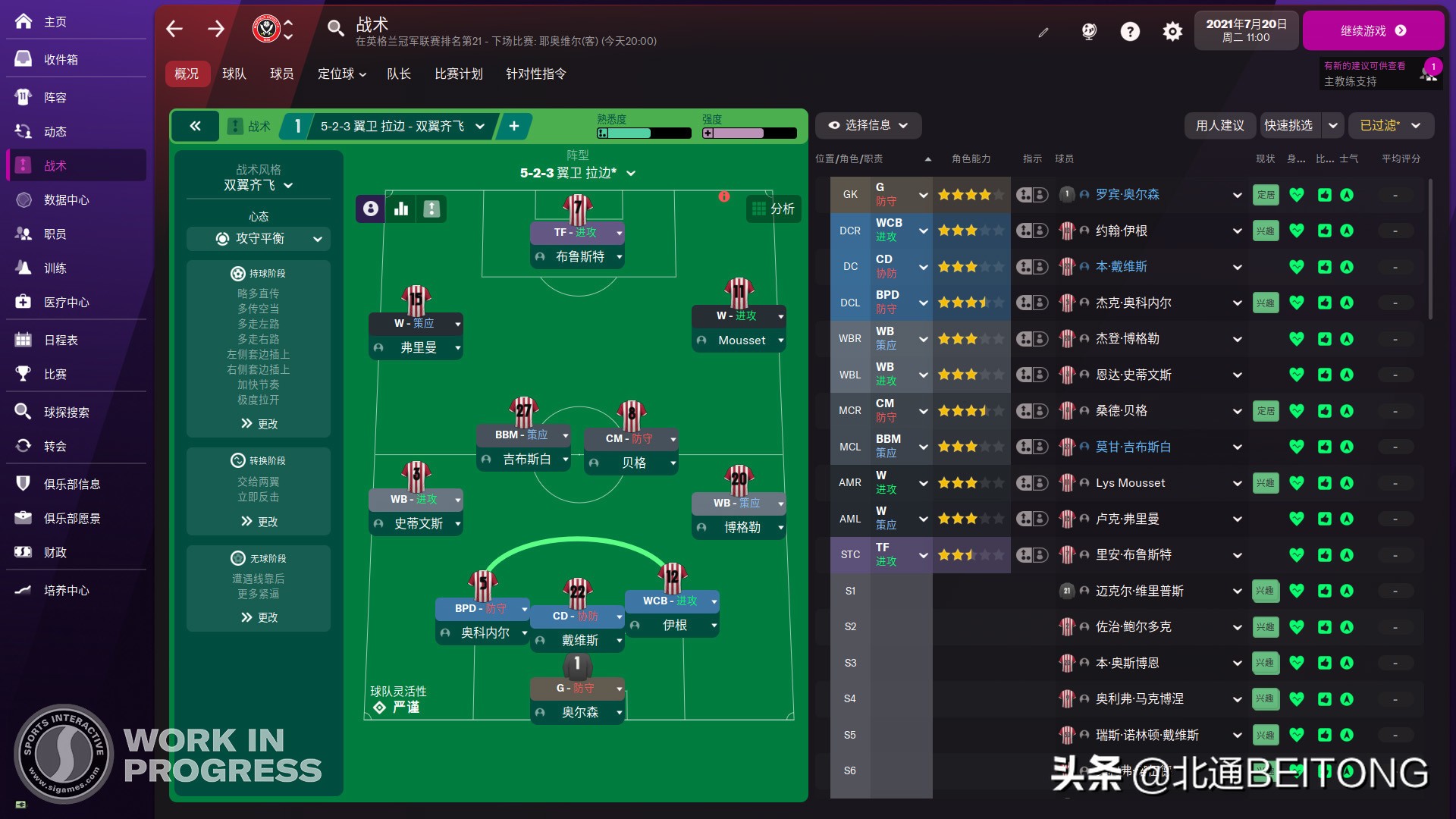Image resolution: width=1456 pixels, height=819 pixels.
Task: Switch to the player view icon on pitch
Action: 369,209
